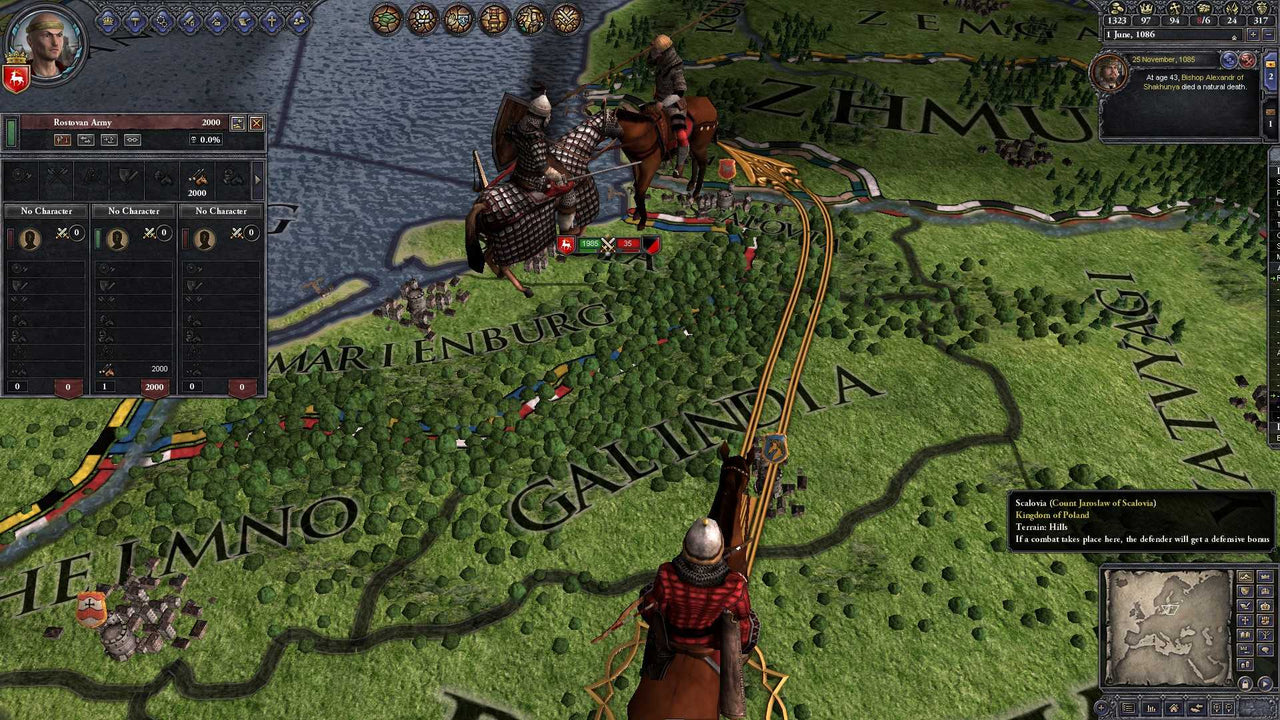Click the gold treasury icon at top right

pyautogui.click(x=1117, y=9)
